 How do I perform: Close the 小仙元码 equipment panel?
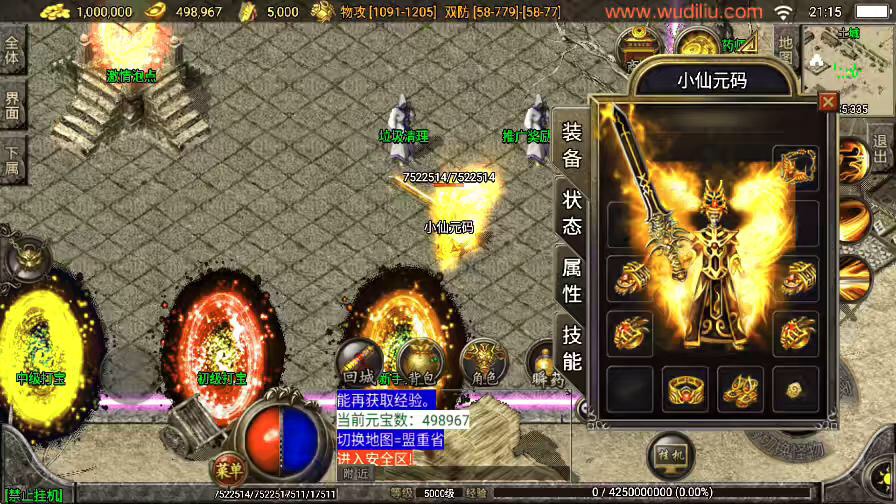pyautogui.click(x=827, y=102)
